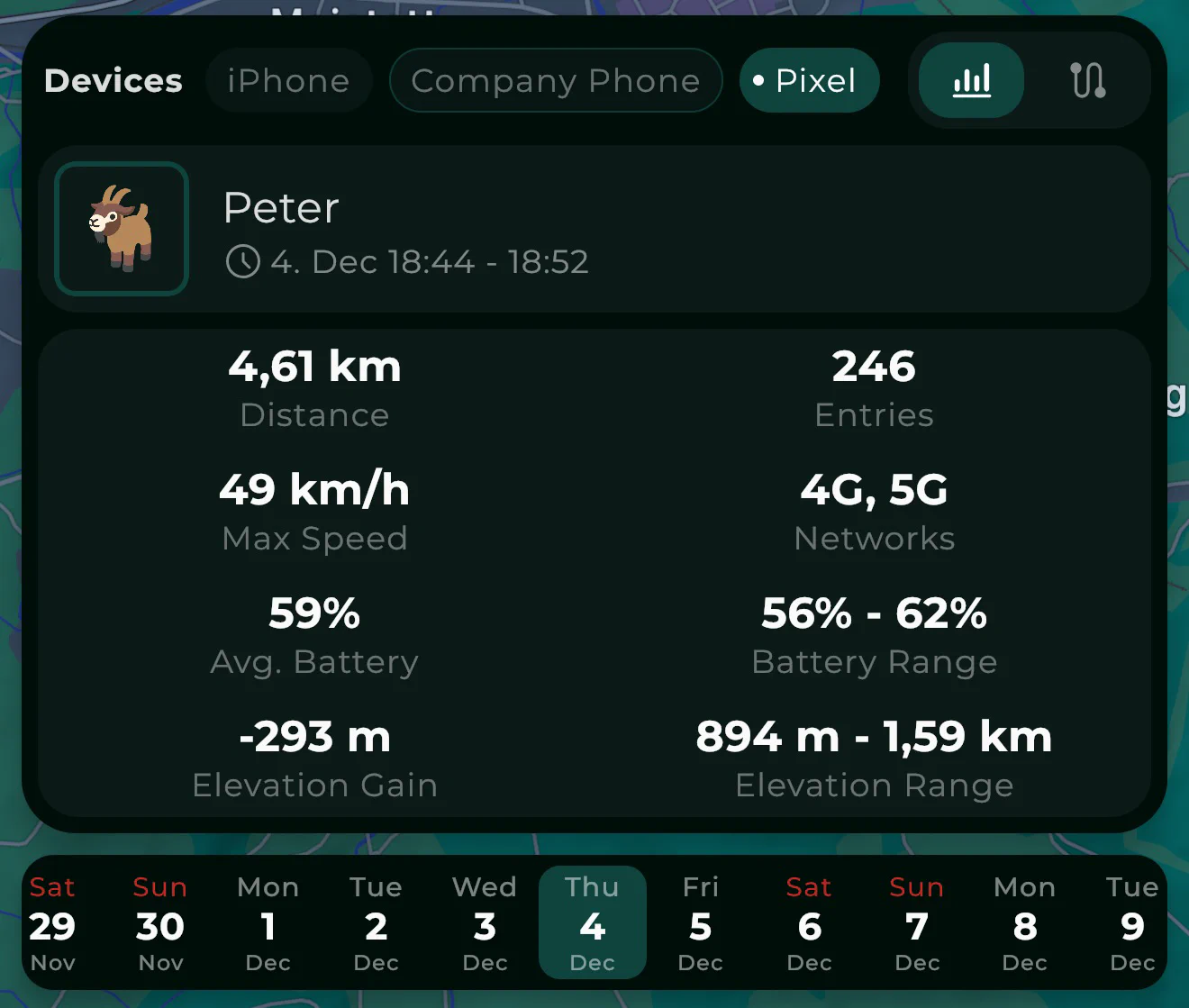Click Peter's goat avatar
This screenshot has height=1008, width=1189.
click(x=122, y=228)
